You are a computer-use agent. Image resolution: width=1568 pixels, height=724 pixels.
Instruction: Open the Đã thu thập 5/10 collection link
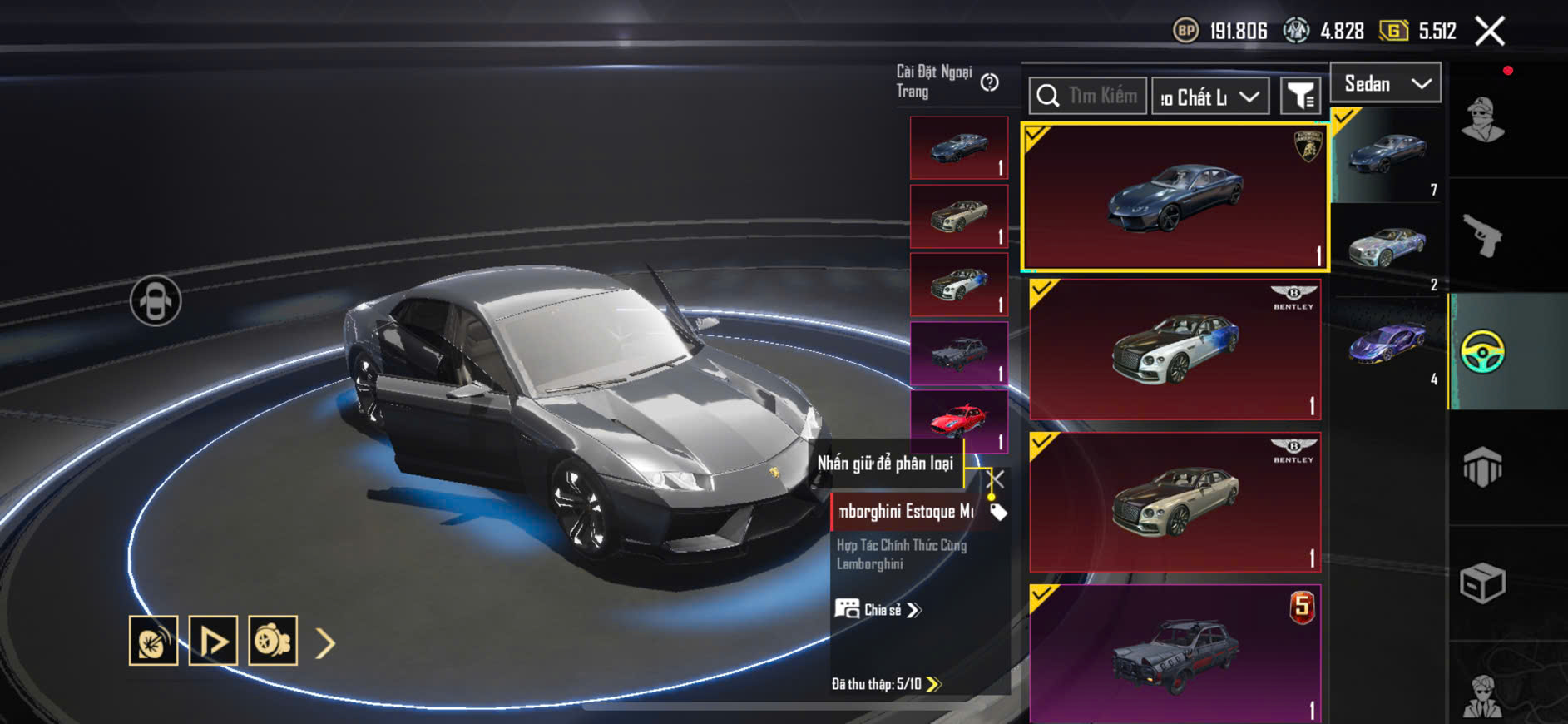pos(886,684)
